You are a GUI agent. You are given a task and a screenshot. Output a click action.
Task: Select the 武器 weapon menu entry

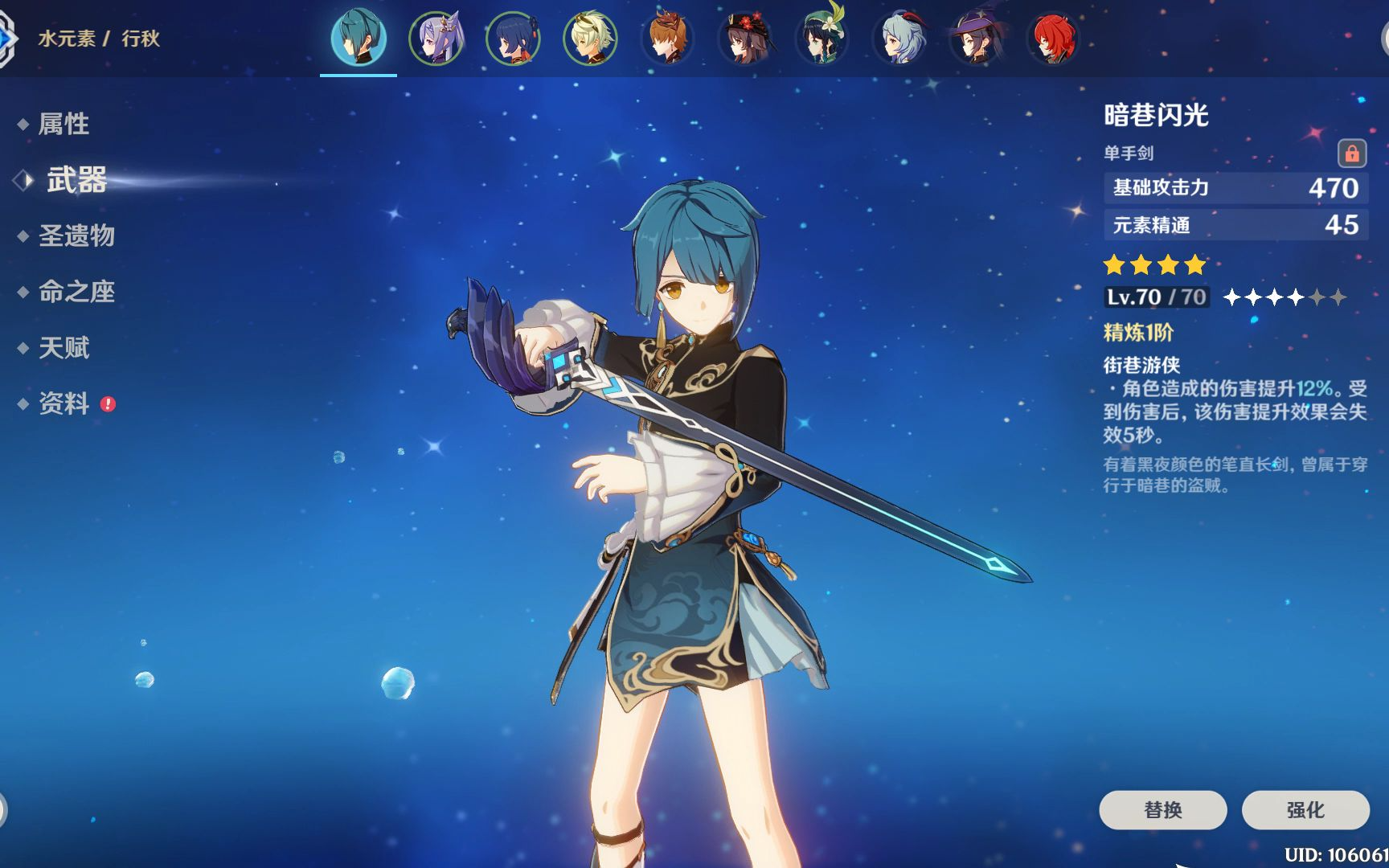(x=76, y=180)
